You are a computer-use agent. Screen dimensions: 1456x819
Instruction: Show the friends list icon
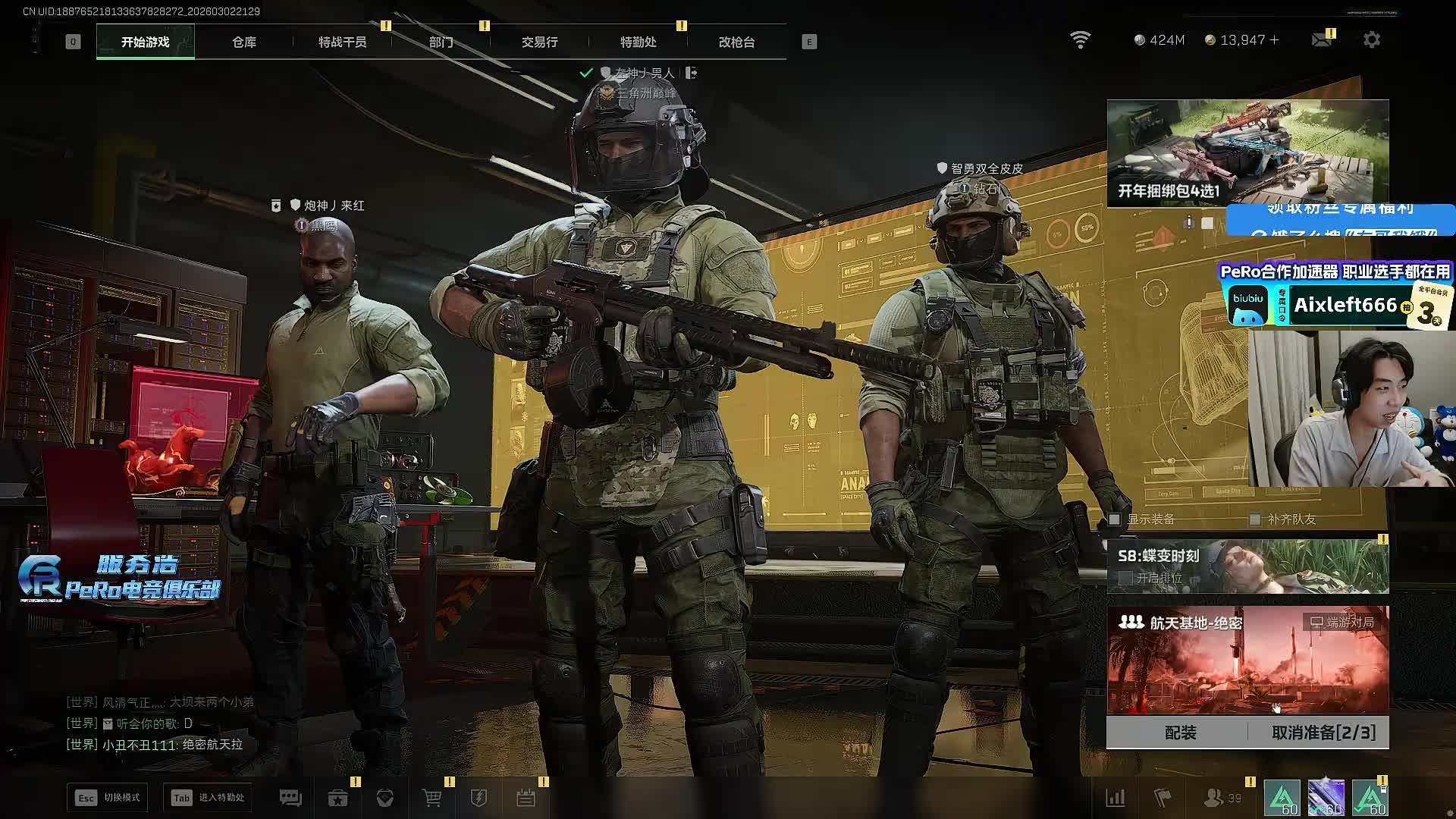point(1215,798)
